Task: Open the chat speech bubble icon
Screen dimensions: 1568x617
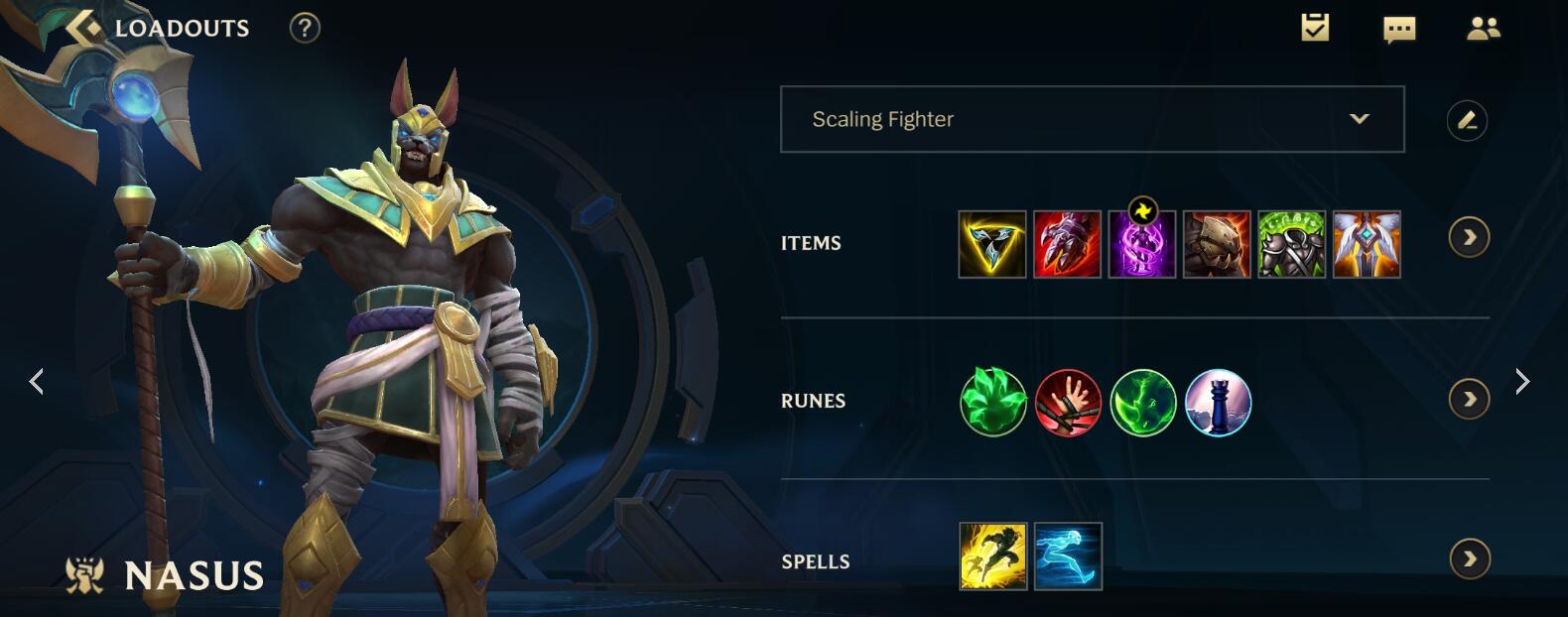Action: (x=1399, y=30)
